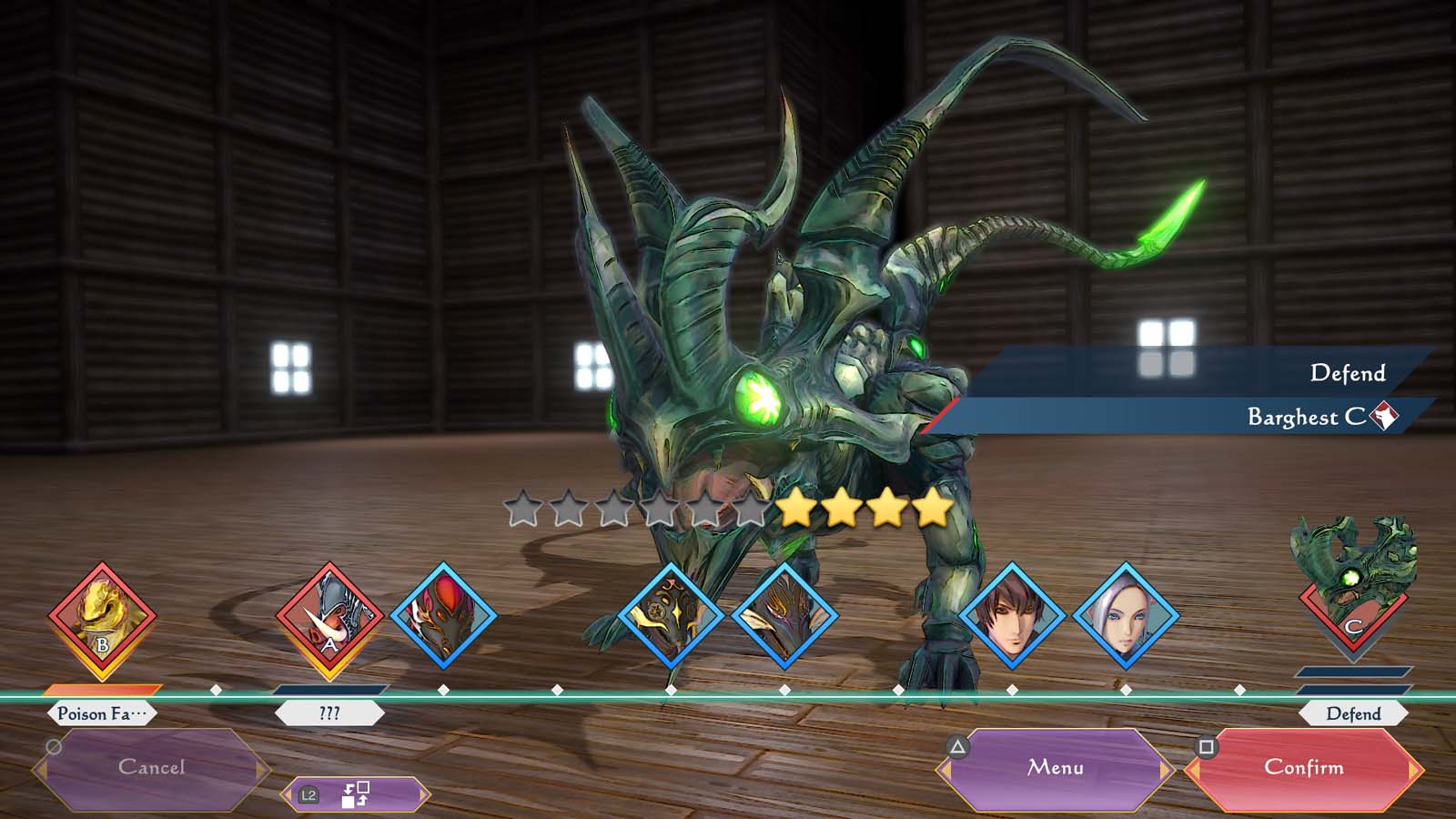1456x819 pixels.
Task: Show the unknown ??? action label
Action: pos(329,713)
